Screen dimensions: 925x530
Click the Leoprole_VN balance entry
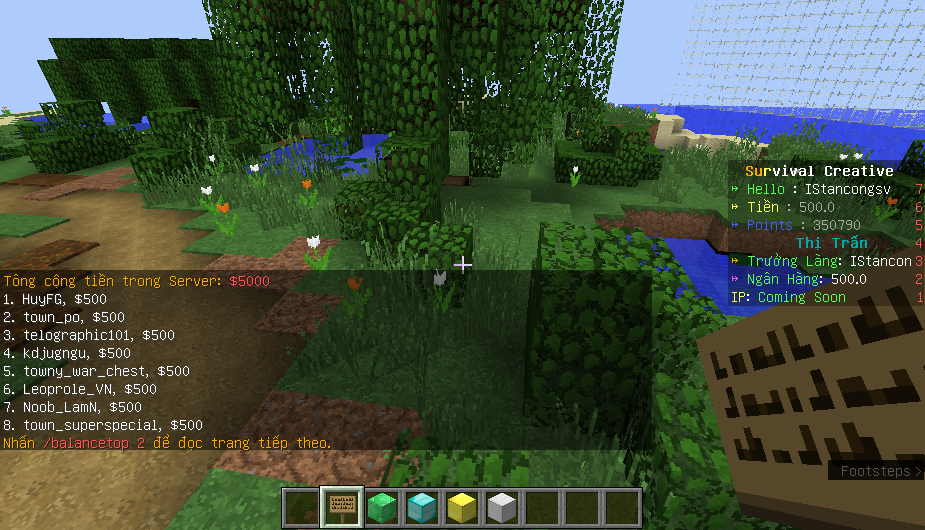tap(80, 389)
